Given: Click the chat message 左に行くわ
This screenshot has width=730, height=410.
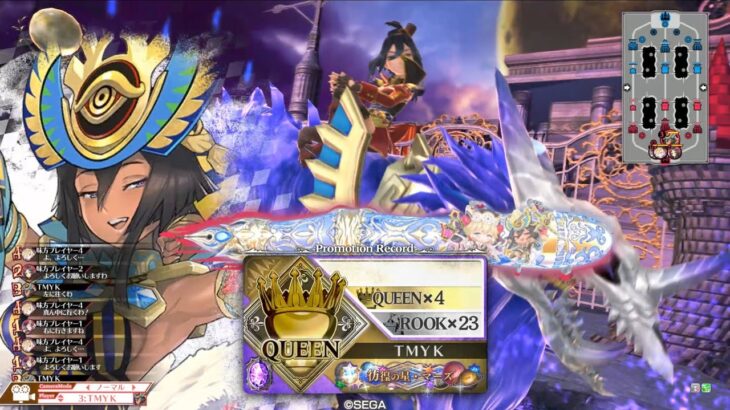Looking at the screenshot, I should (52, 292).
